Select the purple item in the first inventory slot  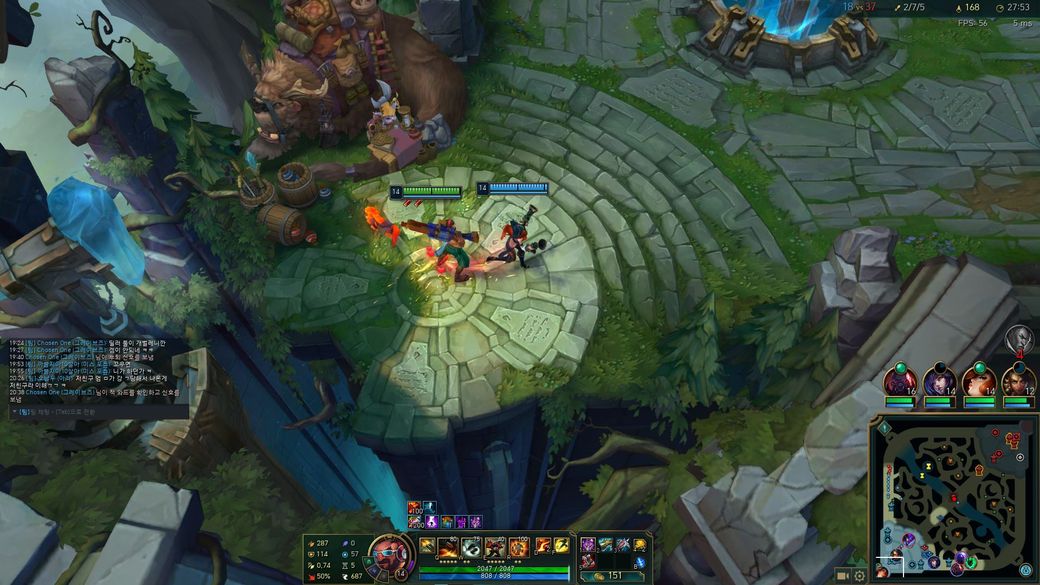point(588,544)
